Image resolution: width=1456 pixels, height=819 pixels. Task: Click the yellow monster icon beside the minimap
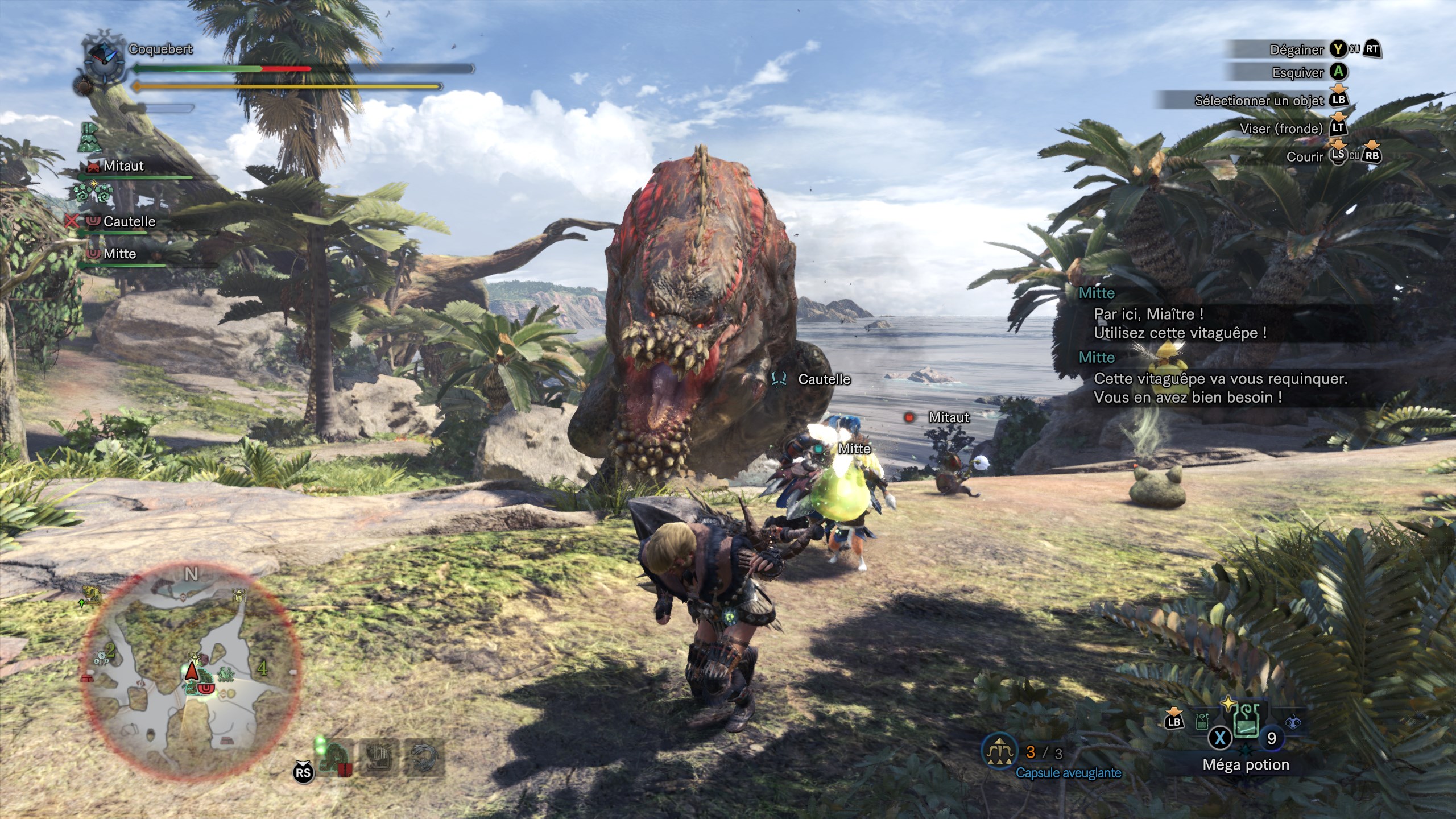click(92, 594)
